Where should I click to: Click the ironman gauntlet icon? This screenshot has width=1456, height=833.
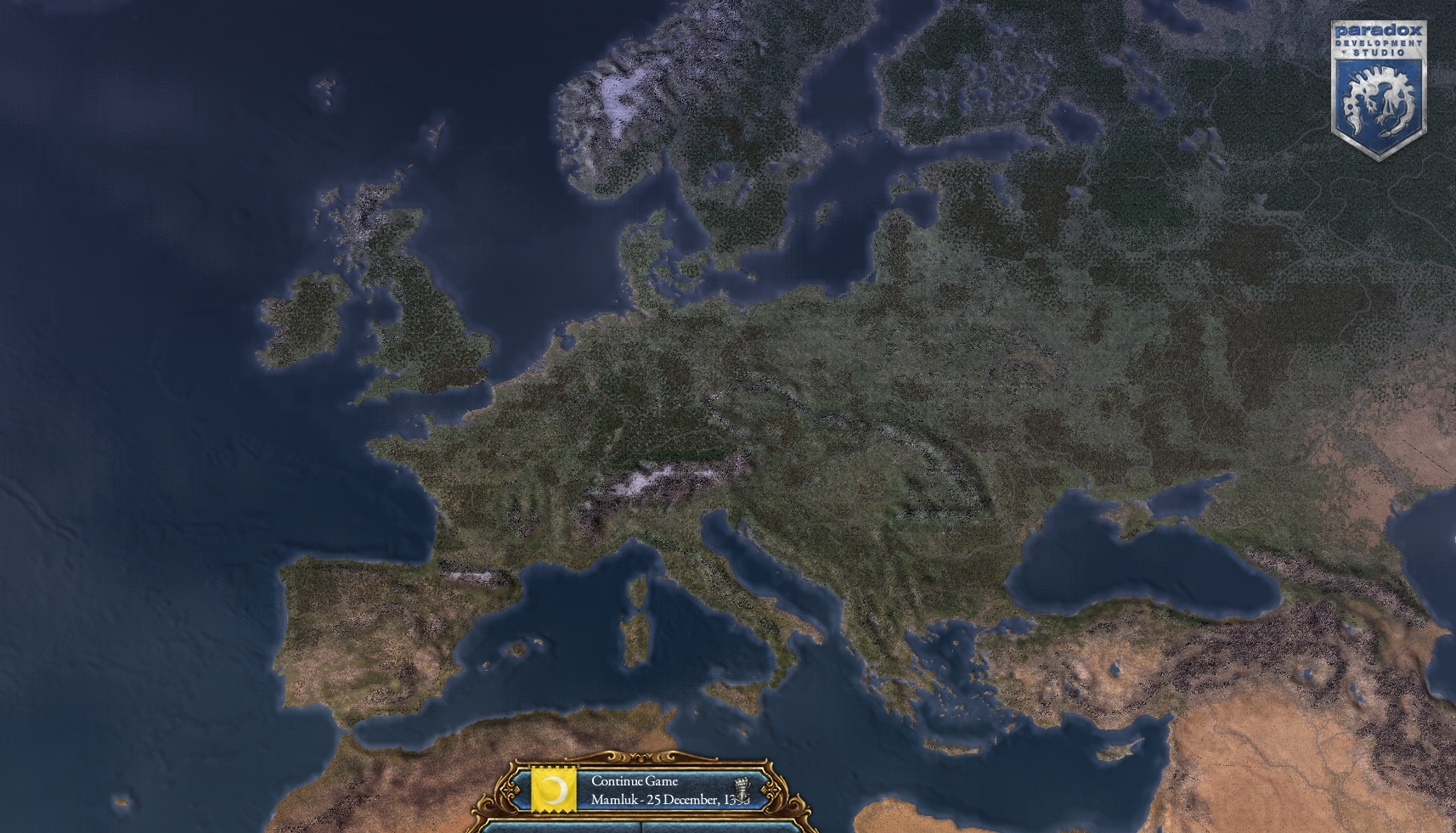click(741, 789)
